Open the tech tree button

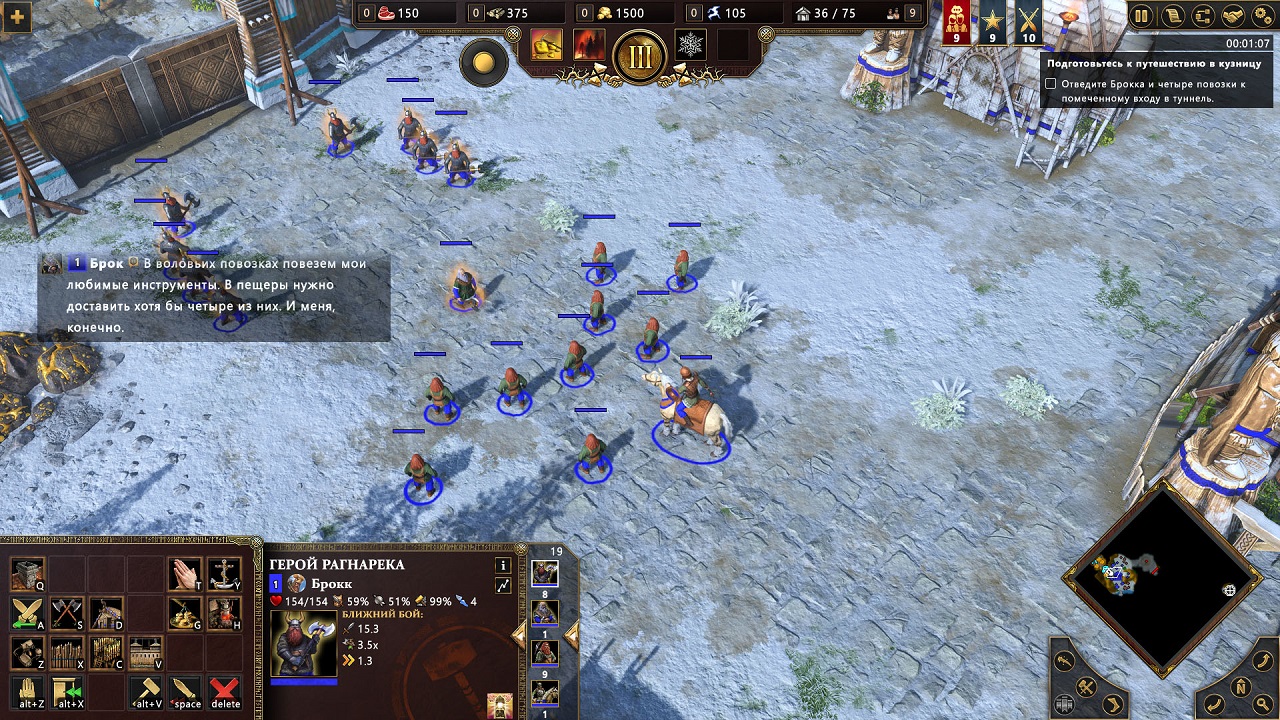tap(1201, 16)
